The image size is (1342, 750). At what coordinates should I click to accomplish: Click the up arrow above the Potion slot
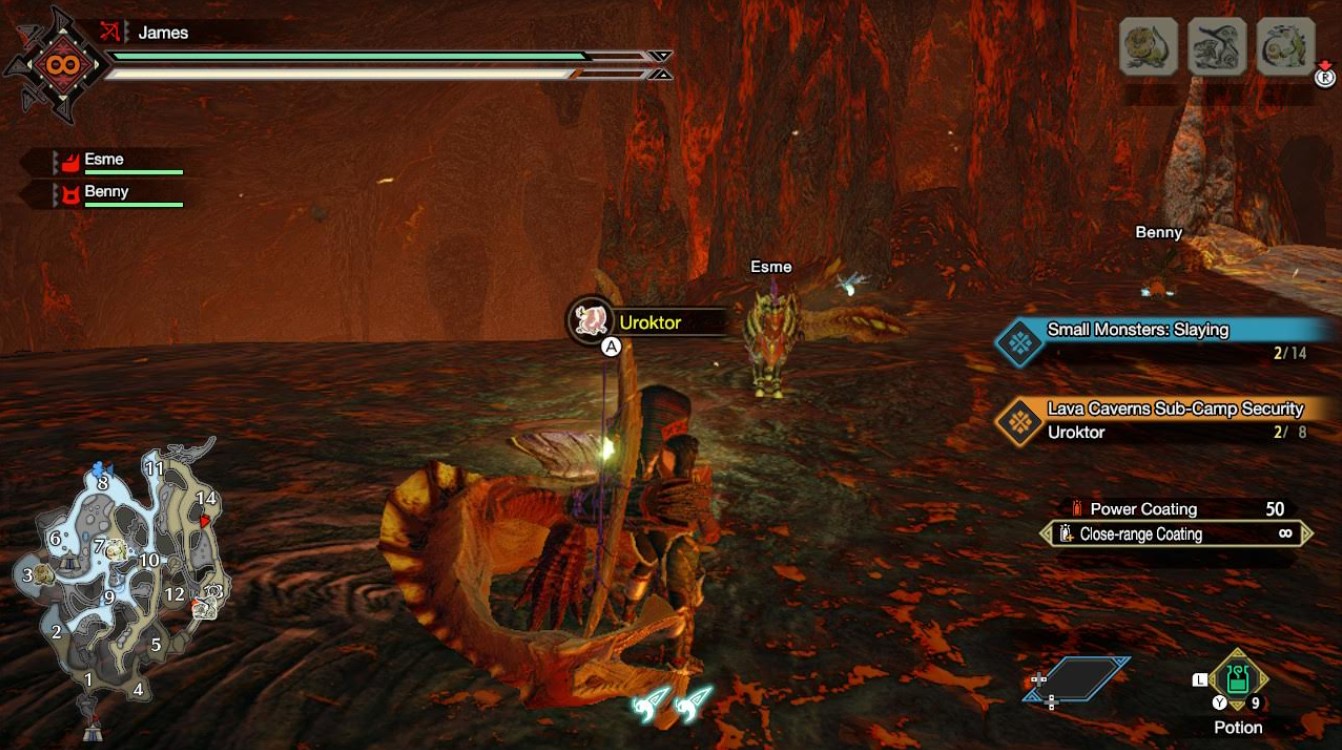pos(1237,652)
